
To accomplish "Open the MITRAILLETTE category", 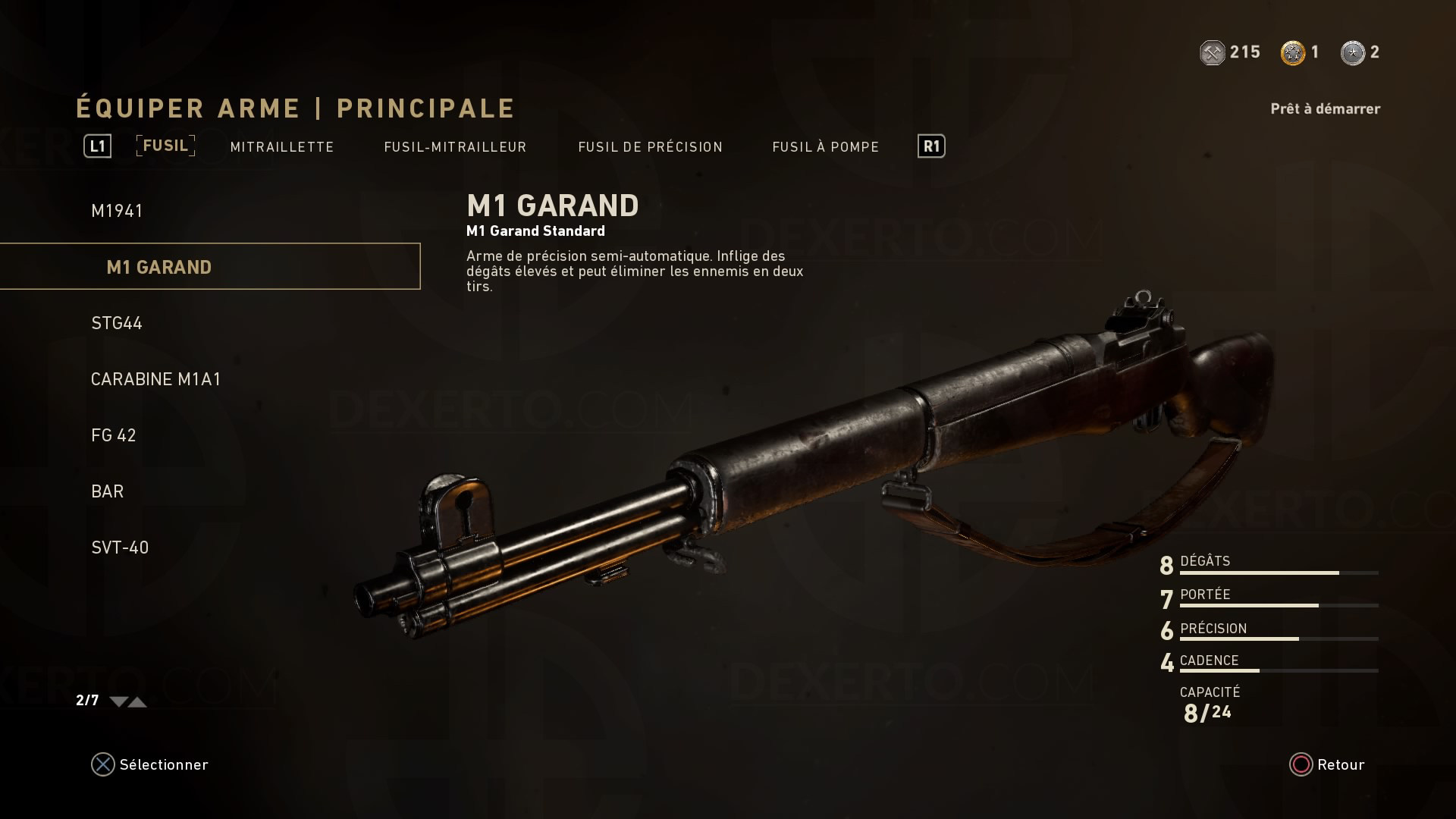I will [x=281, y=146].
